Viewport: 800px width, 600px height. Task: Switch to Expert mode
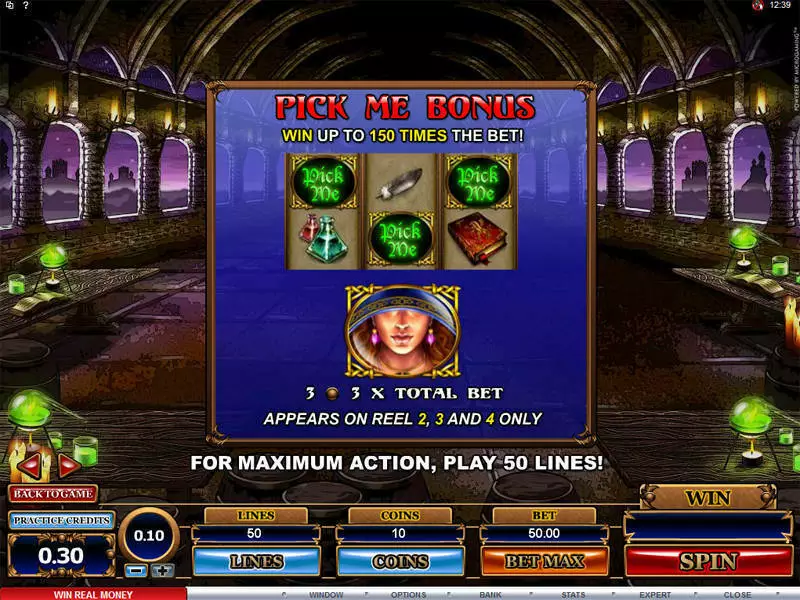656,594
